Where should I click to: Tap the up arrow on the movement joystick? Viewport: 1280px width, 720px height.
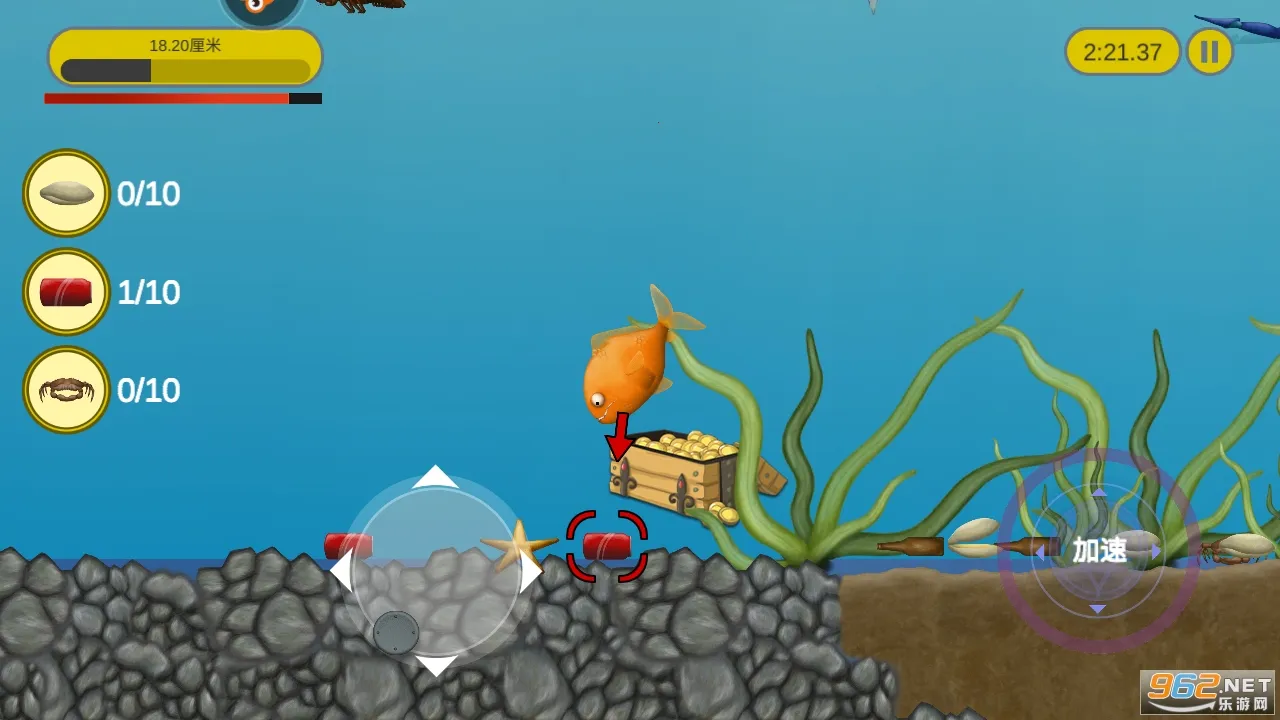tap(435, 478)
